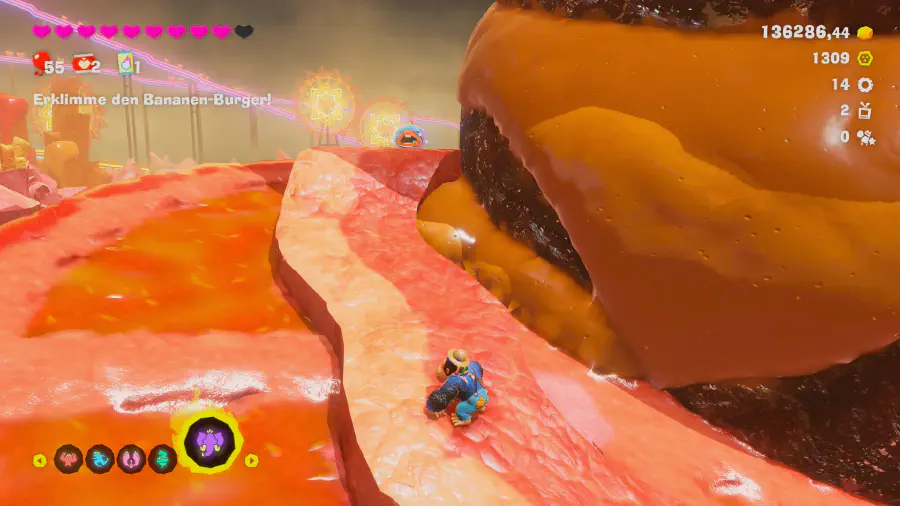Image resolution: width=900 pixels, height=506 pixels.
Task: Choose the red Kong Bananza icon
Action: click(68, 460)
